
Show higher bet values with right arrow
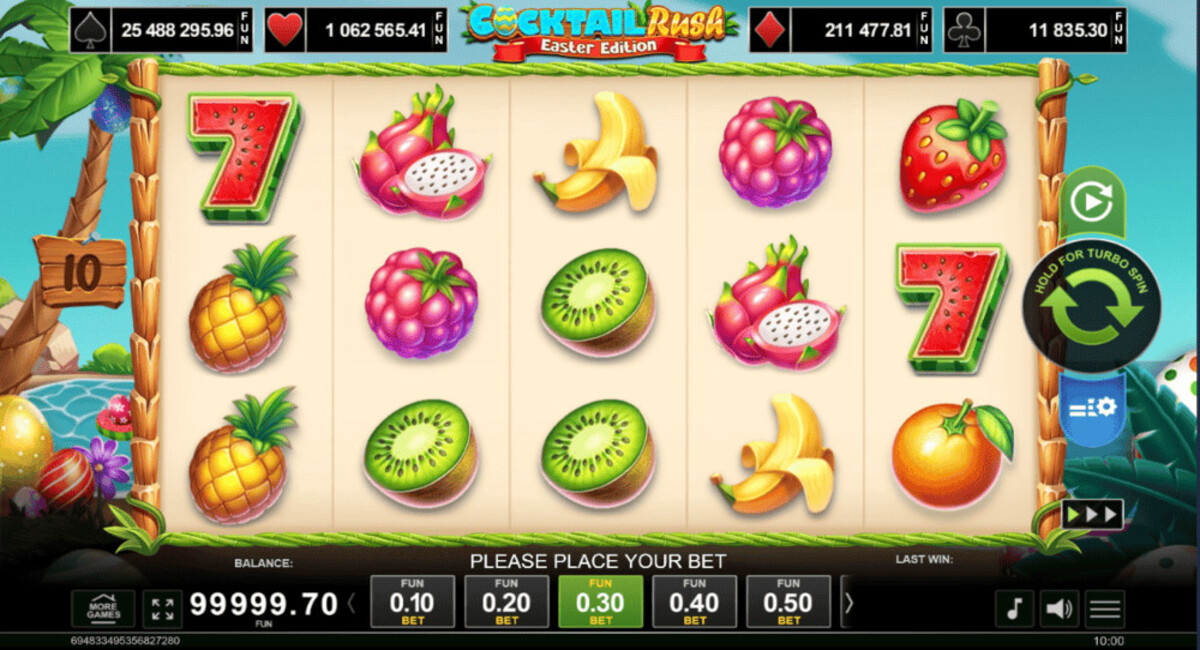(x=849, y=604)
